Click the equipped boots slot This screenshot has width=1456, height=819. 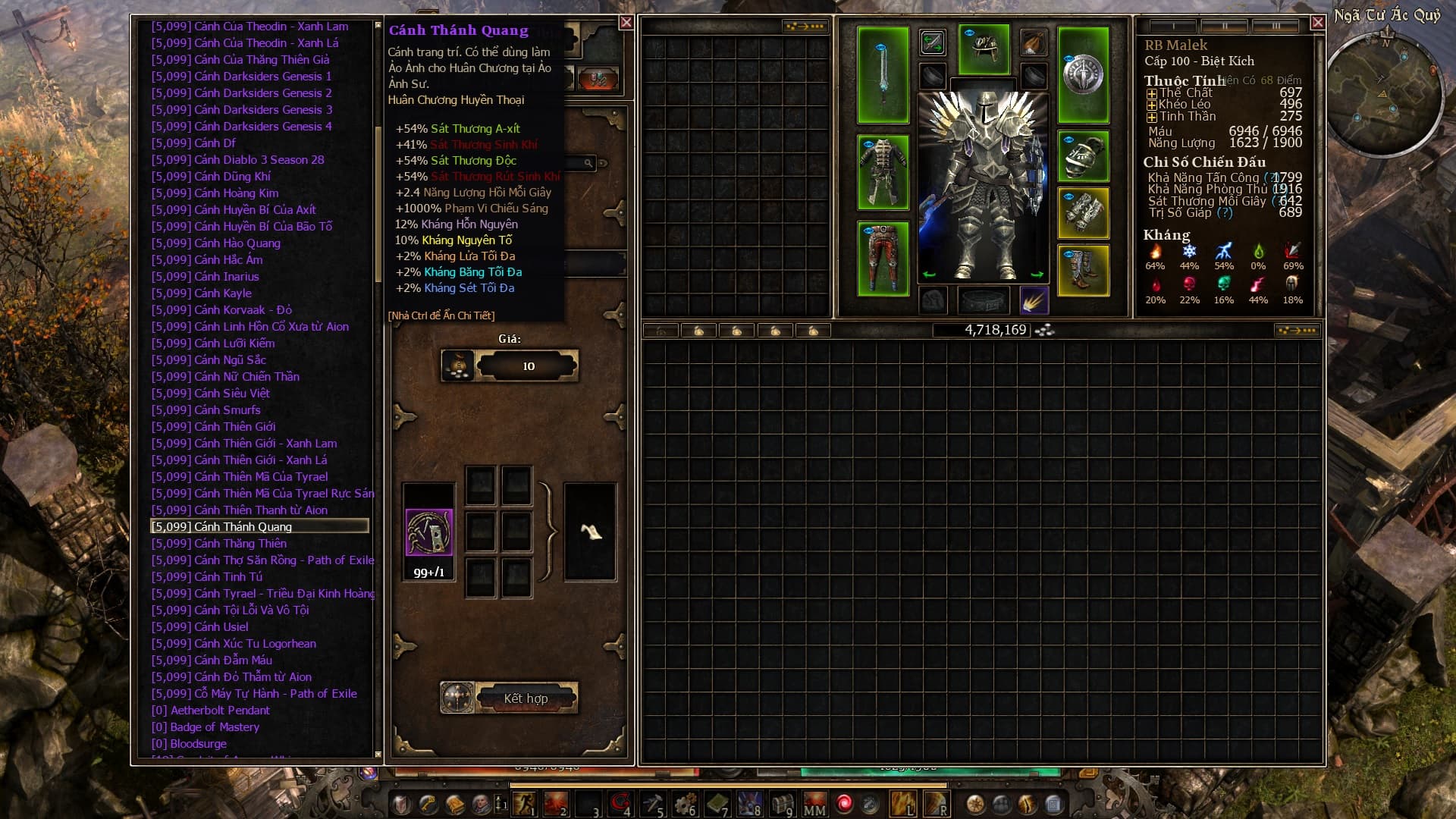pos(1083,270)
